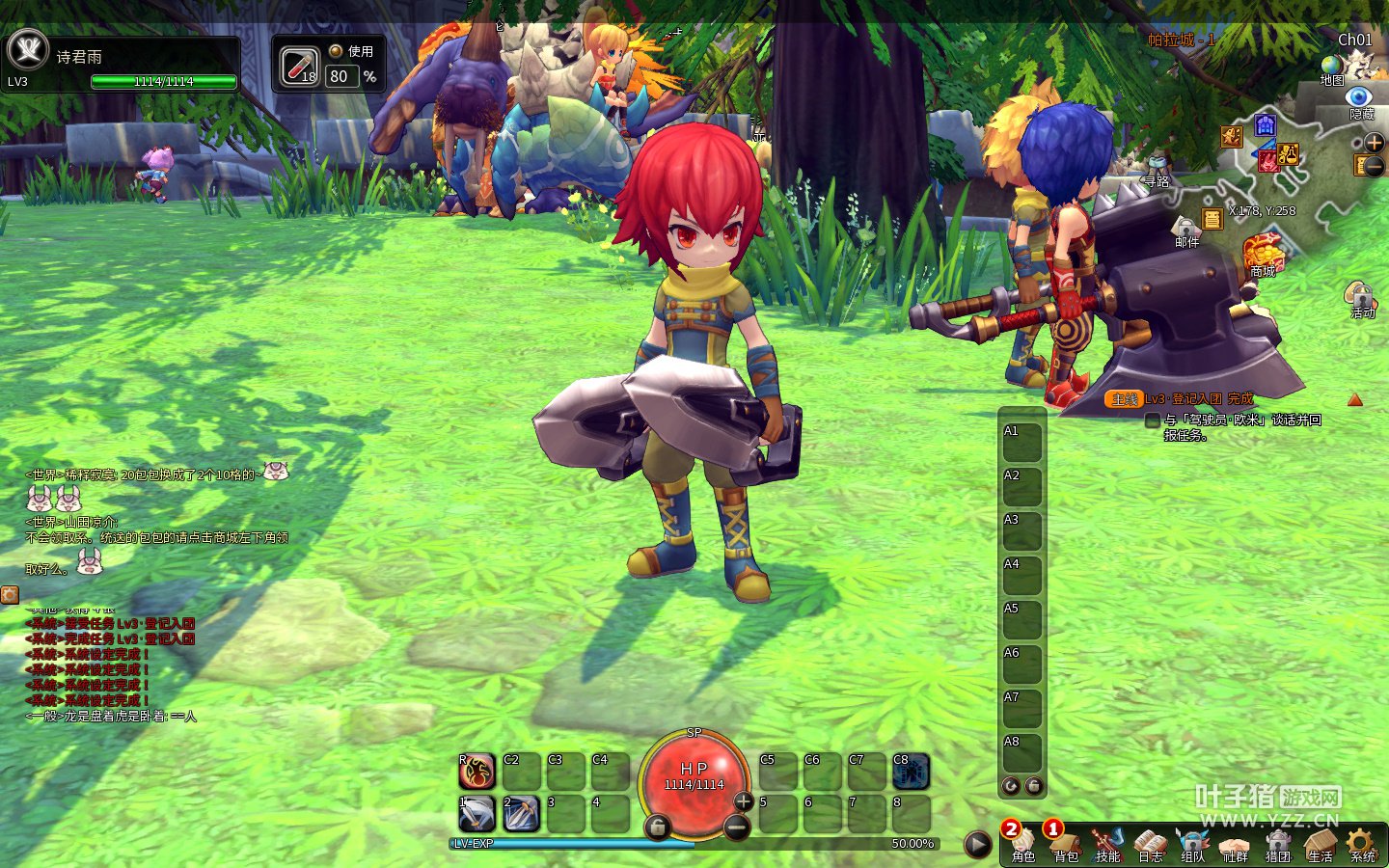Toggle the hotbar lock beside the HP orb
Viewport: 1389px width, 868px height.
click(x=657, y=827)
